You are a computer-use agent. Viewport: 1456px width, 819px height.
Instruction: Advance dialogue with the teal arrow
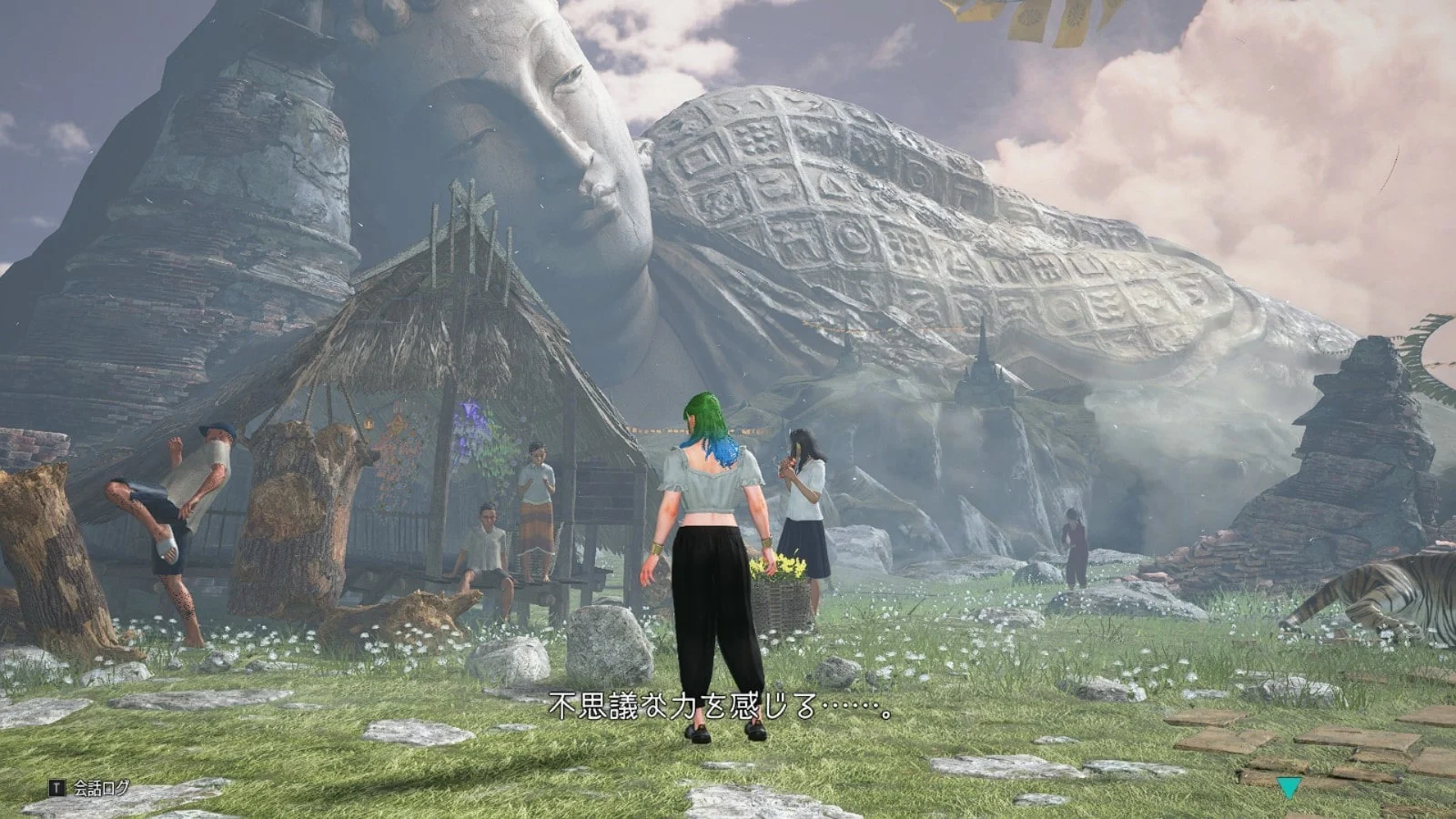(1289, 787)
